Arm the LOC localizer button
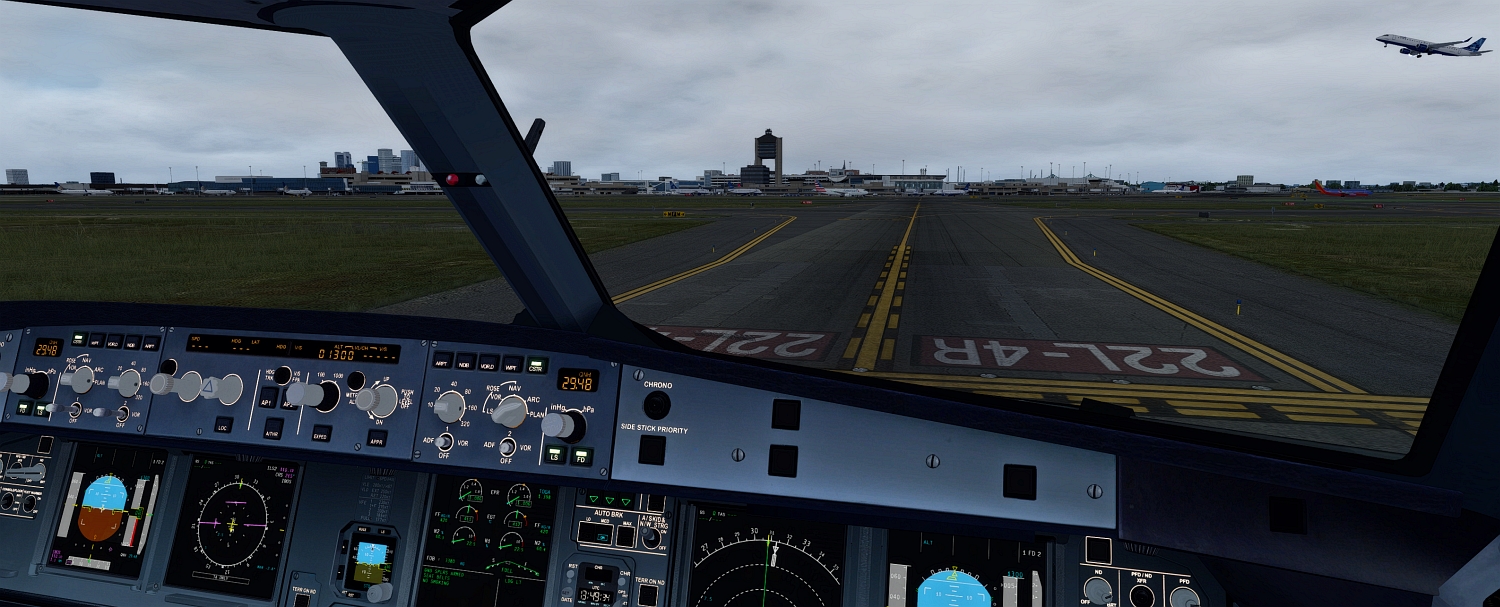1500x607 pixels. pyautogui.click(x=224, y=425)
